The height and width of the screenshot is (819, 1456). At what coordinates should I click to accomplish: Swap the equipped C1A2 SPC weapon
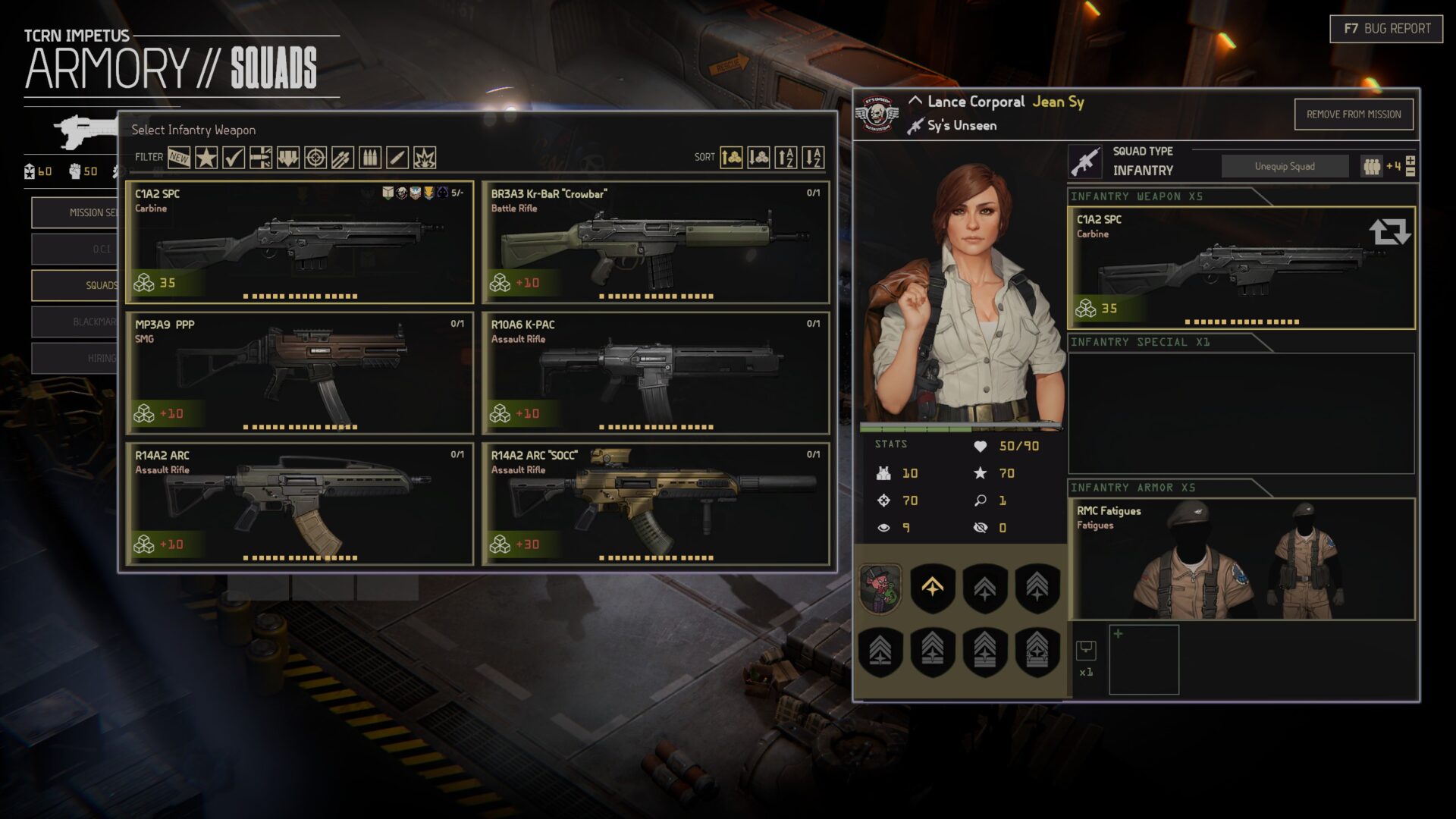coord(1389,231)
